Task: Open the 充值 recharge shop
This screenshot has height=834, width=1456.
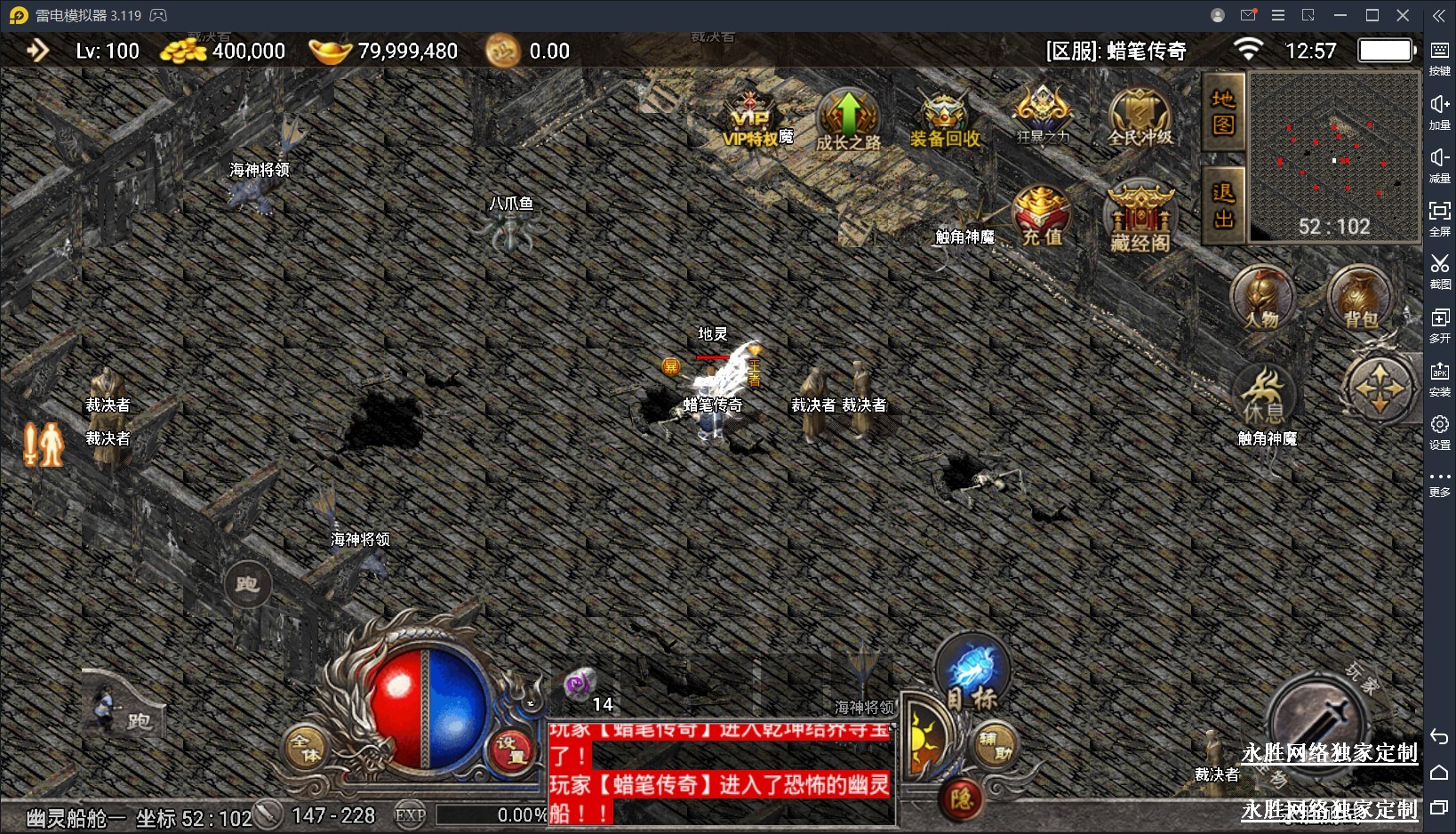Action: (1042, 218)
